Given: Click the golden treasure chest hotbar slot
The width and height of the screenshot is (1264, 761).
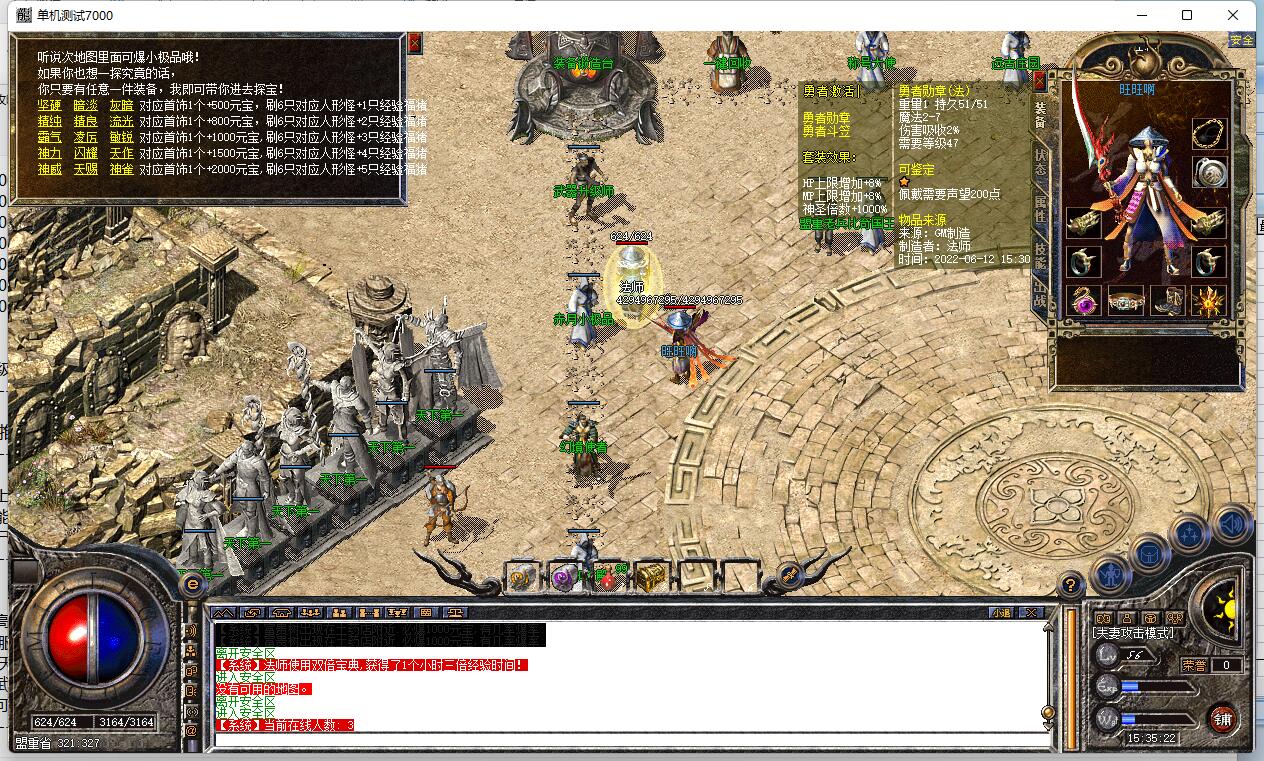Looking at the screenshot, I should (651, 577).
